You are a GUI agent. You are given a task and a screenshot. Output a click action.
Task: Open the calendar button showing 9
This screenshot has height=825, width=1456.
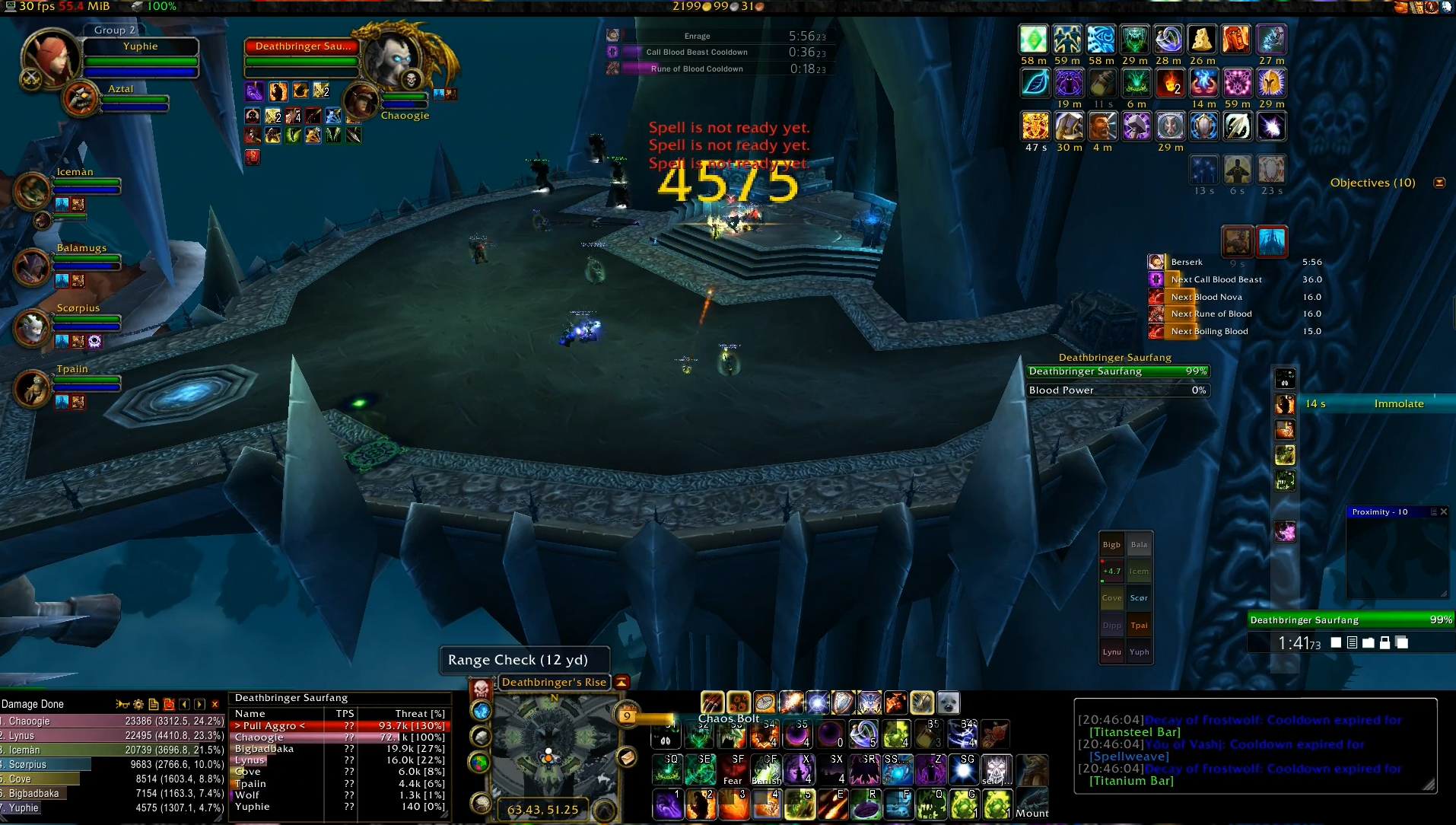coord(627,715)
